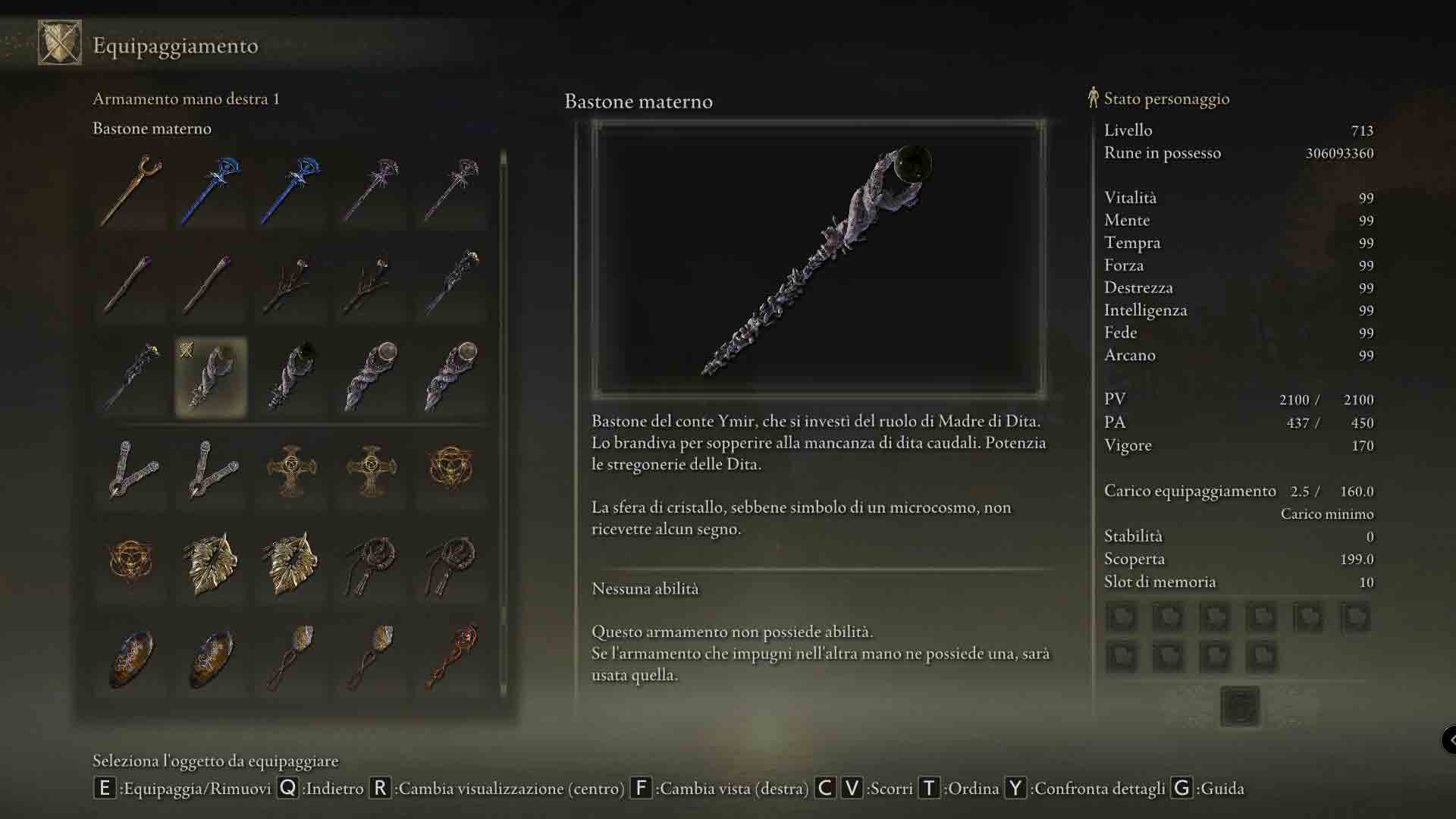
Task: Select the dark staff with yellow tip
Action: point(131,377)
